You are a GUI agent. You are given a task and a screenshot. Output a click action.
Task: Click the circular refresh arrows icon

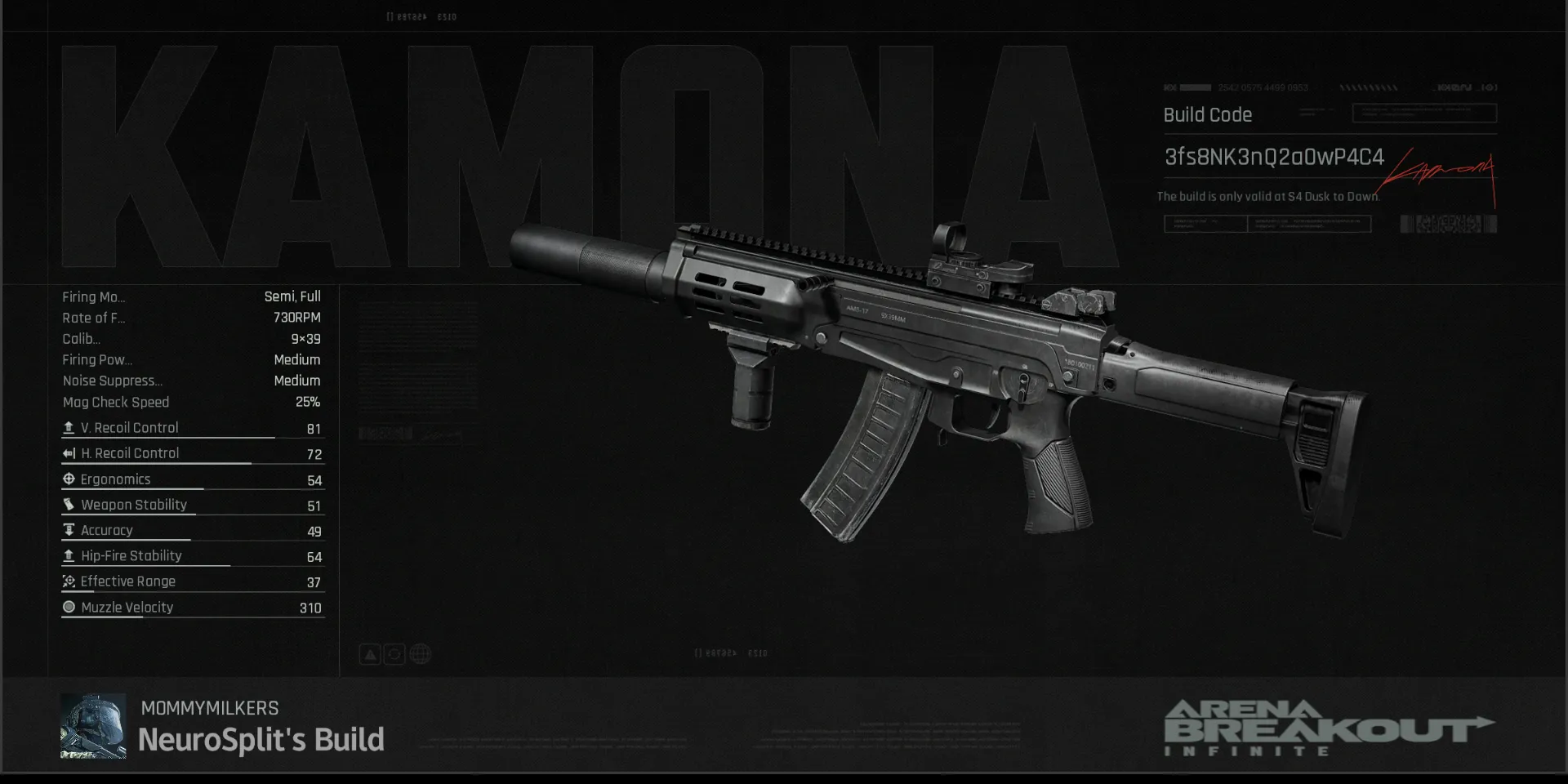click(394, 654)
